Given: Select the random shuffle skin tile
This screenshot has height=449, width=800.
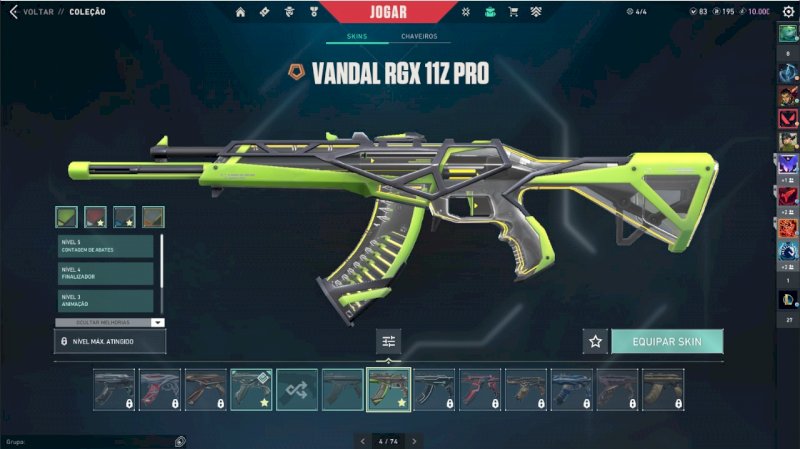Looking at the screenshot, I should 297,389.
